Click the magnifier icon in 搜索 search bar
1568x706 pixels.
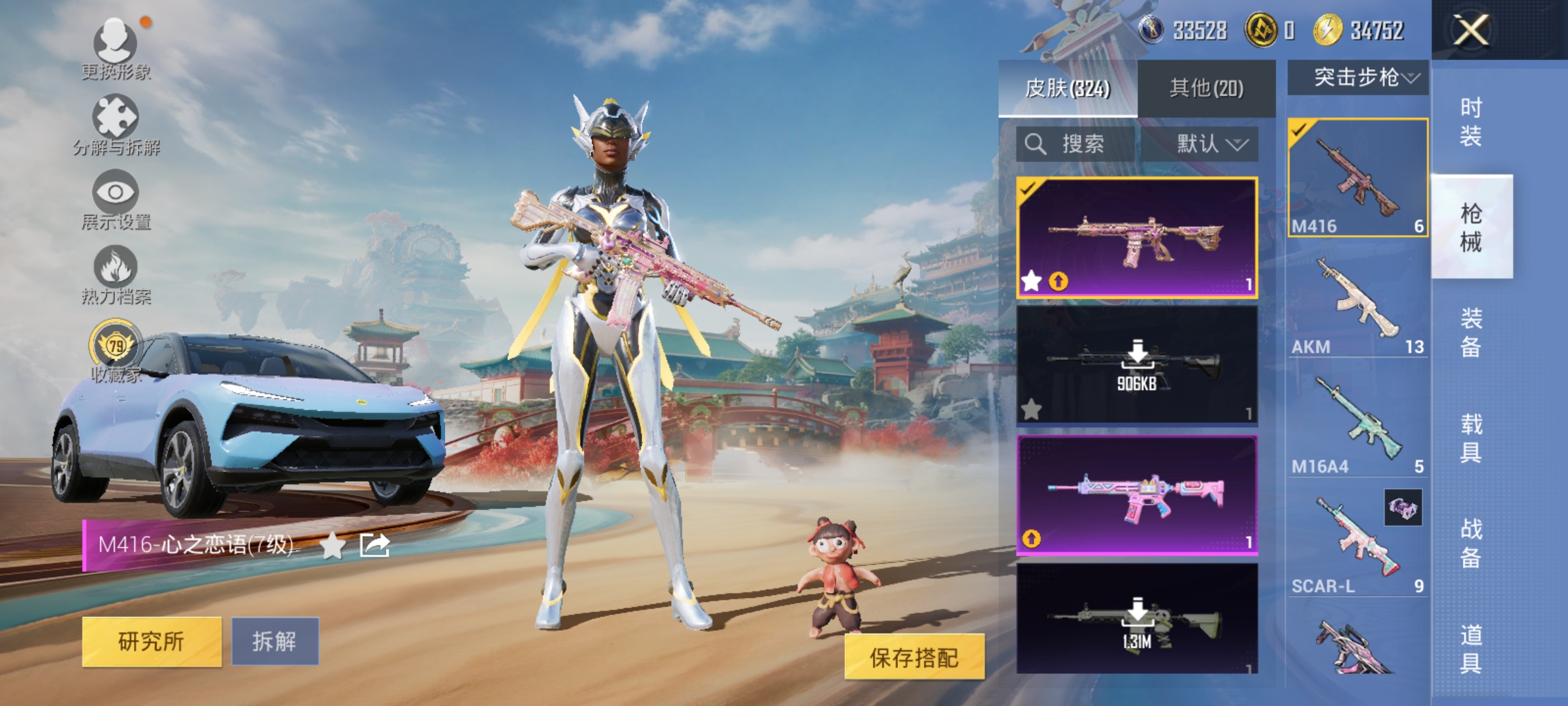(x=1037, y=144)
